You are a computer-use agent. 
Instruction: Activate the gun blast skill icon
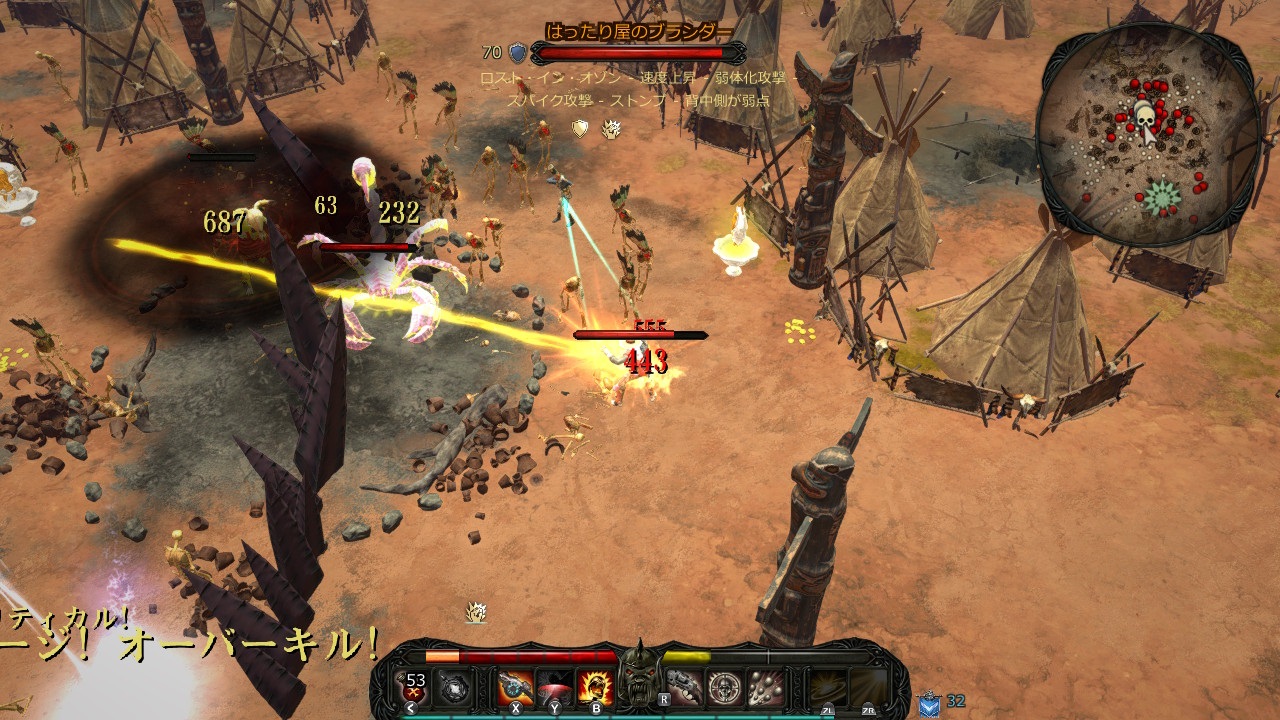[516, 687]
